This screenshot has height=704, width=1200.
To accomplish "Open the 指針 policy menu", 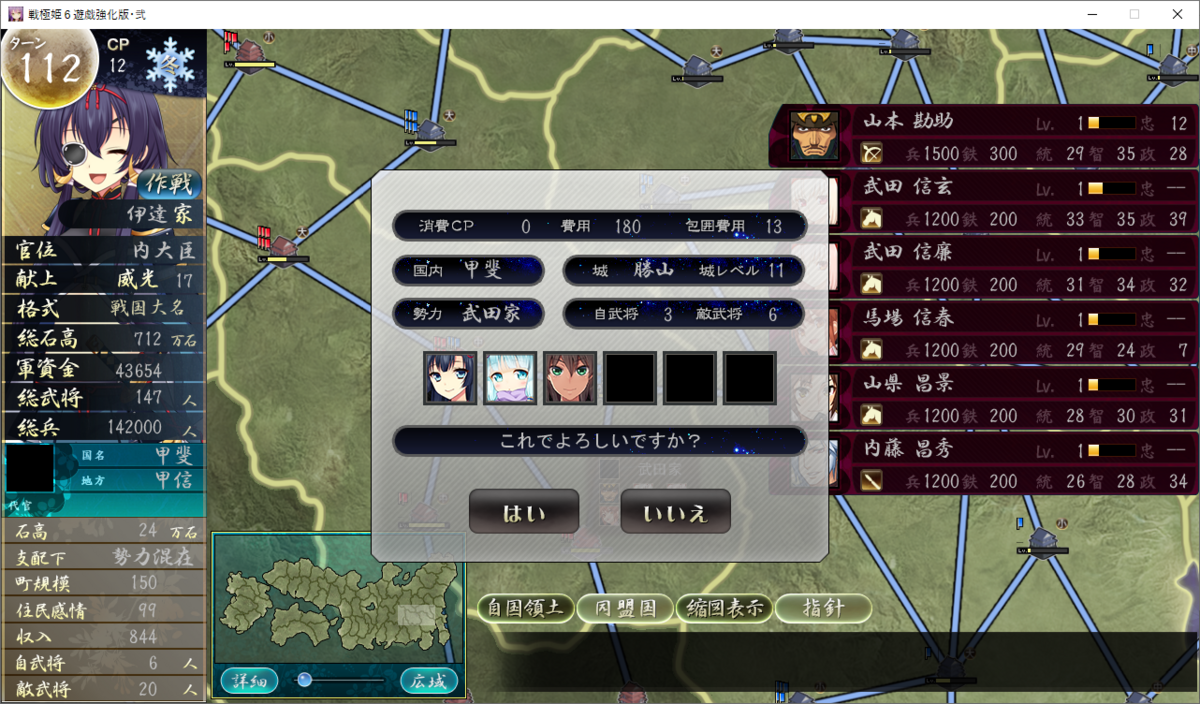I will pos(823,608).
